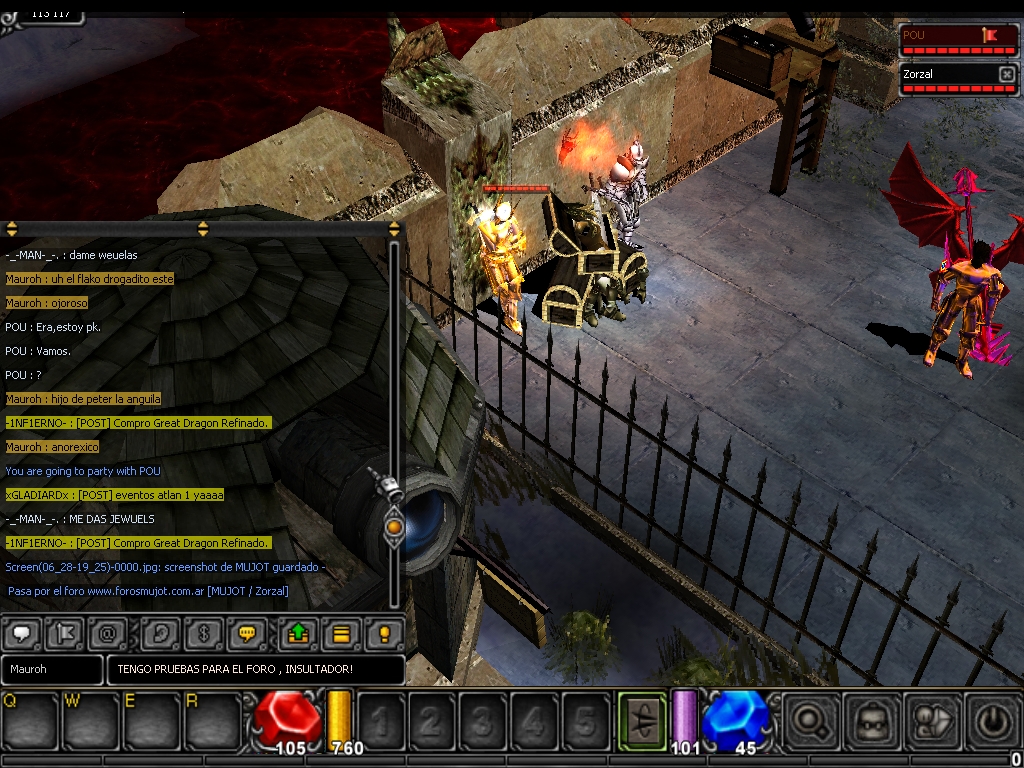Viewport: 1024px width, 768px height.
Task: Focus the whisper target field showing Mauroh
Action: click(52, 669)
